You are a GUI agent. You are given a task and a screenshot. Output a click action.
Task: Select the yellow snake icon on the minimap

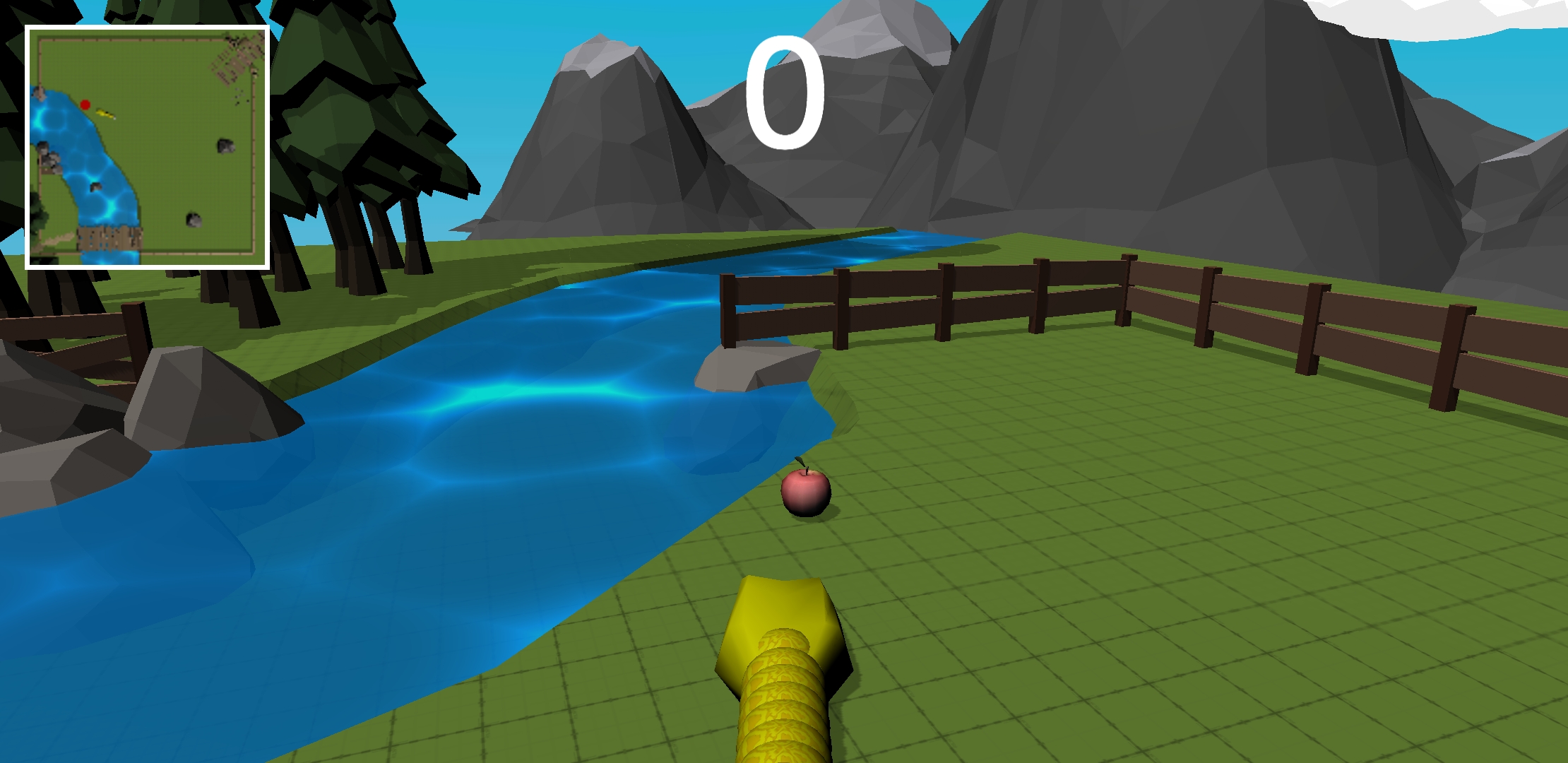coord(106,114)
